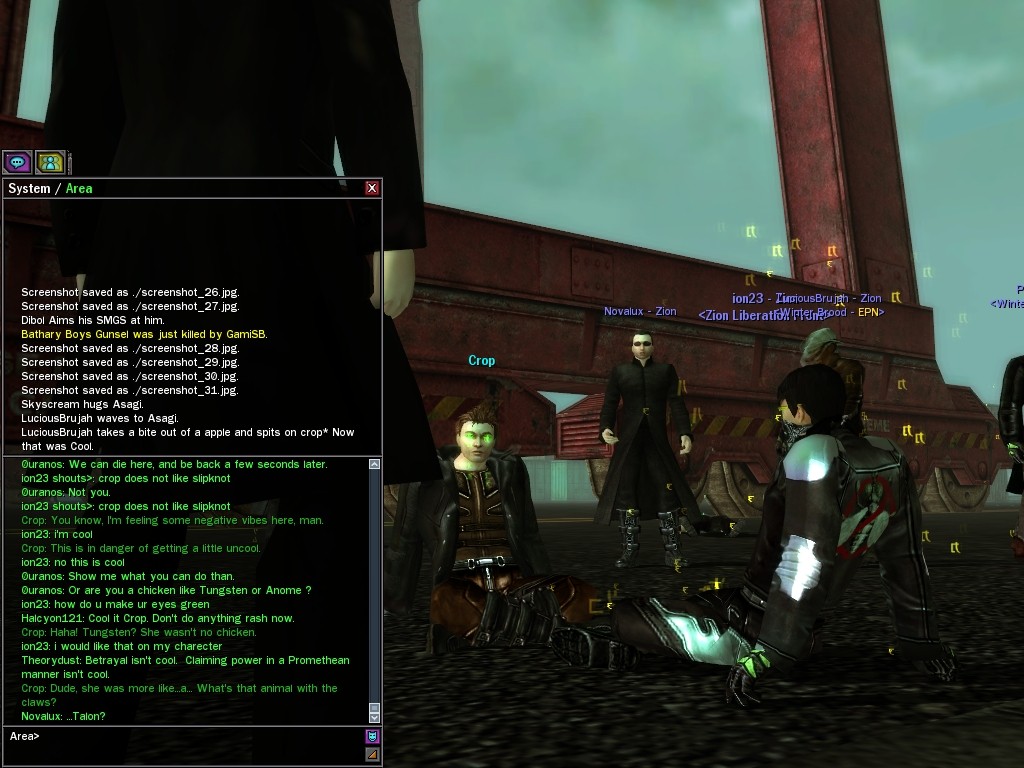
Task: Open the blue mask emote icon
Action: [373, 736]
